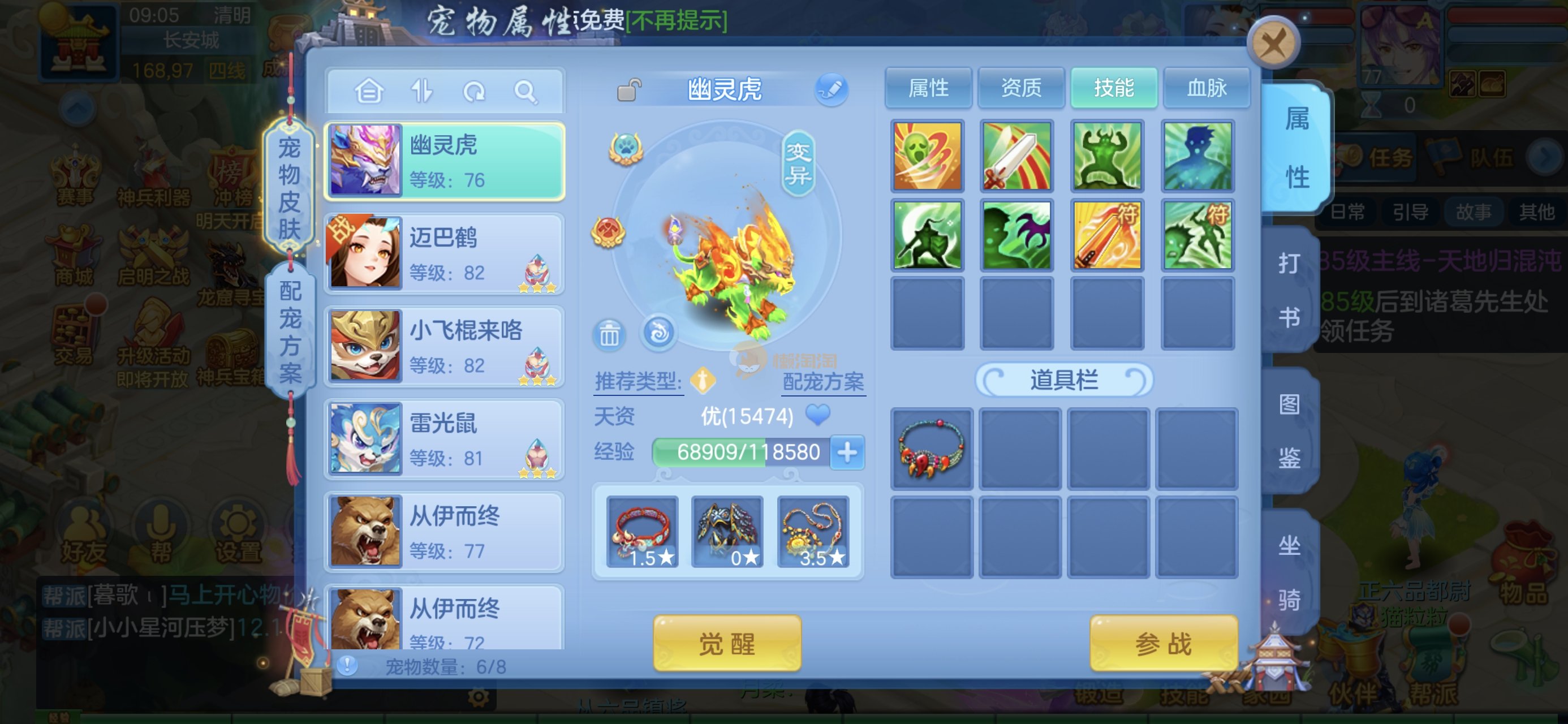Select the red bead necklace item slot
The width and height of the screenshot is (1568, 724).
click(931, 449)
